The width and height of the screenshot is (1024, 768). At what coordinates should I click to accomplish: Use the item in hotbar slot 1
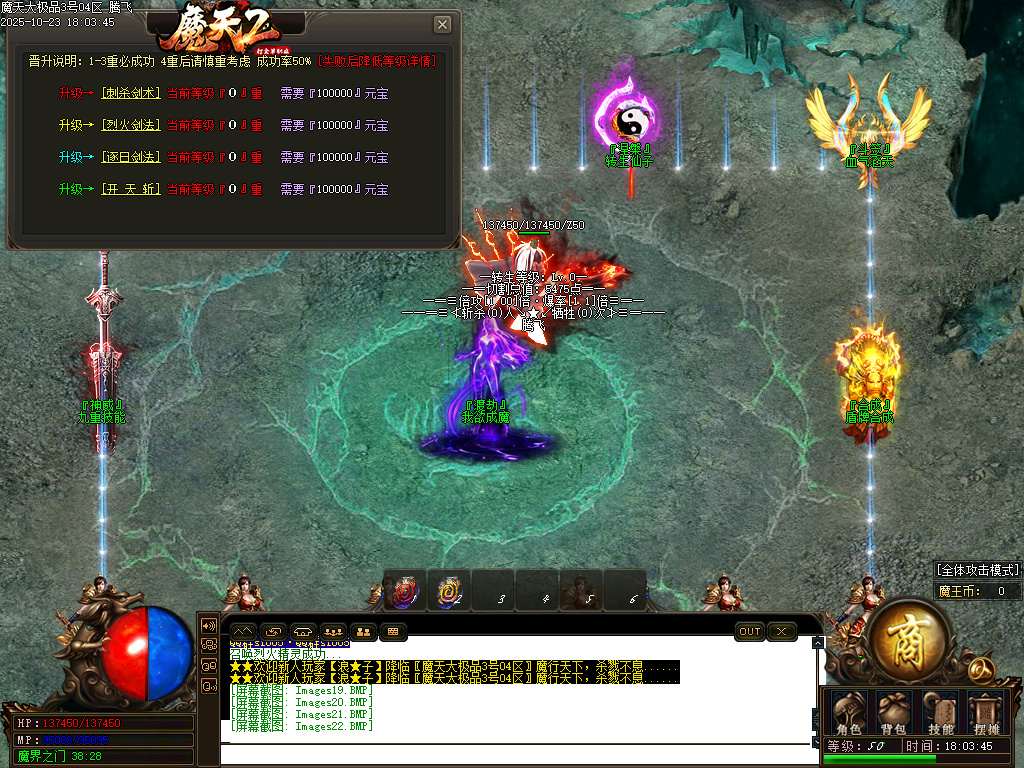pyautogui.click(x=405, y=591)
